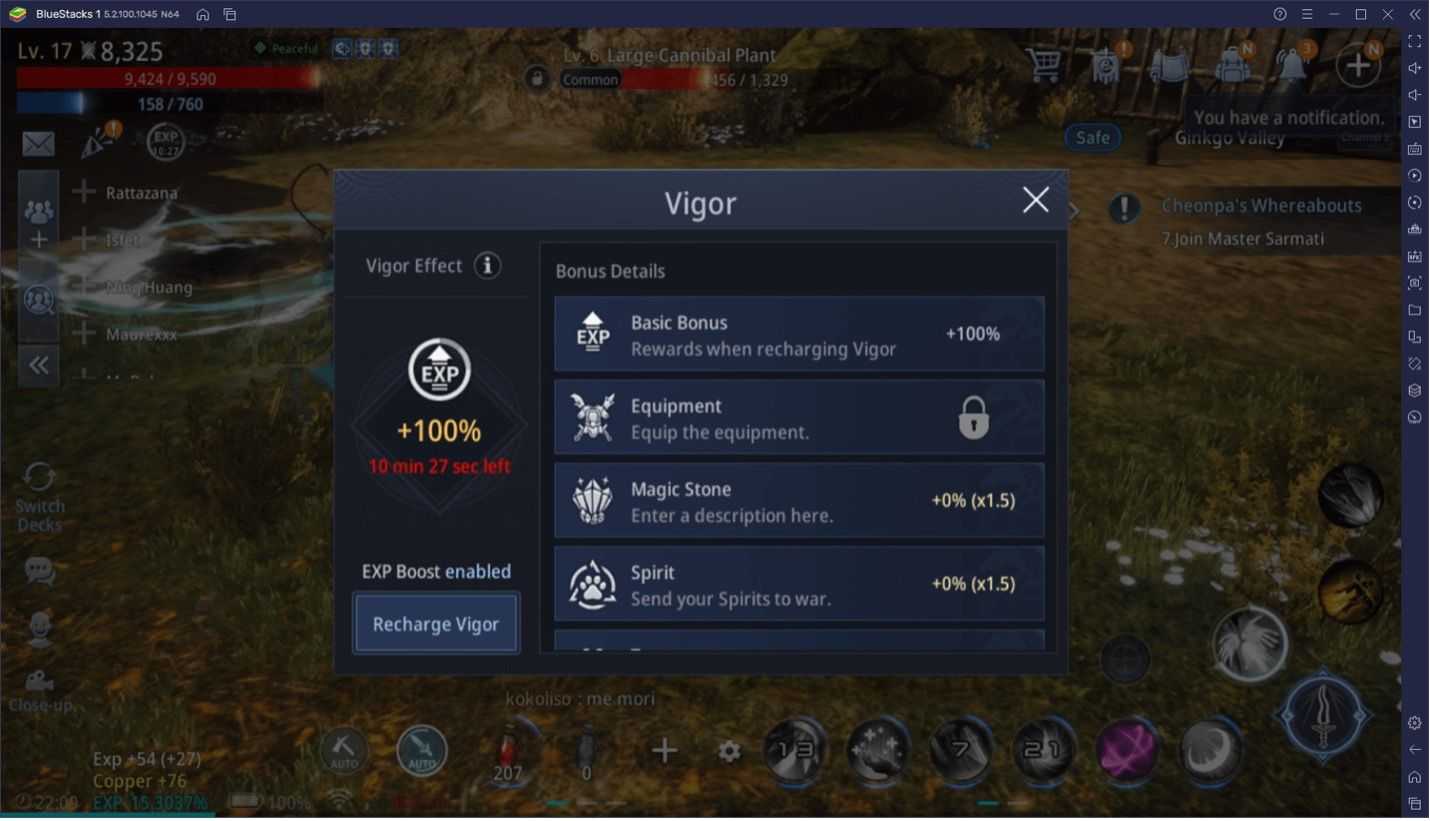Trigger the main dagger attack button

point(1324,713)
